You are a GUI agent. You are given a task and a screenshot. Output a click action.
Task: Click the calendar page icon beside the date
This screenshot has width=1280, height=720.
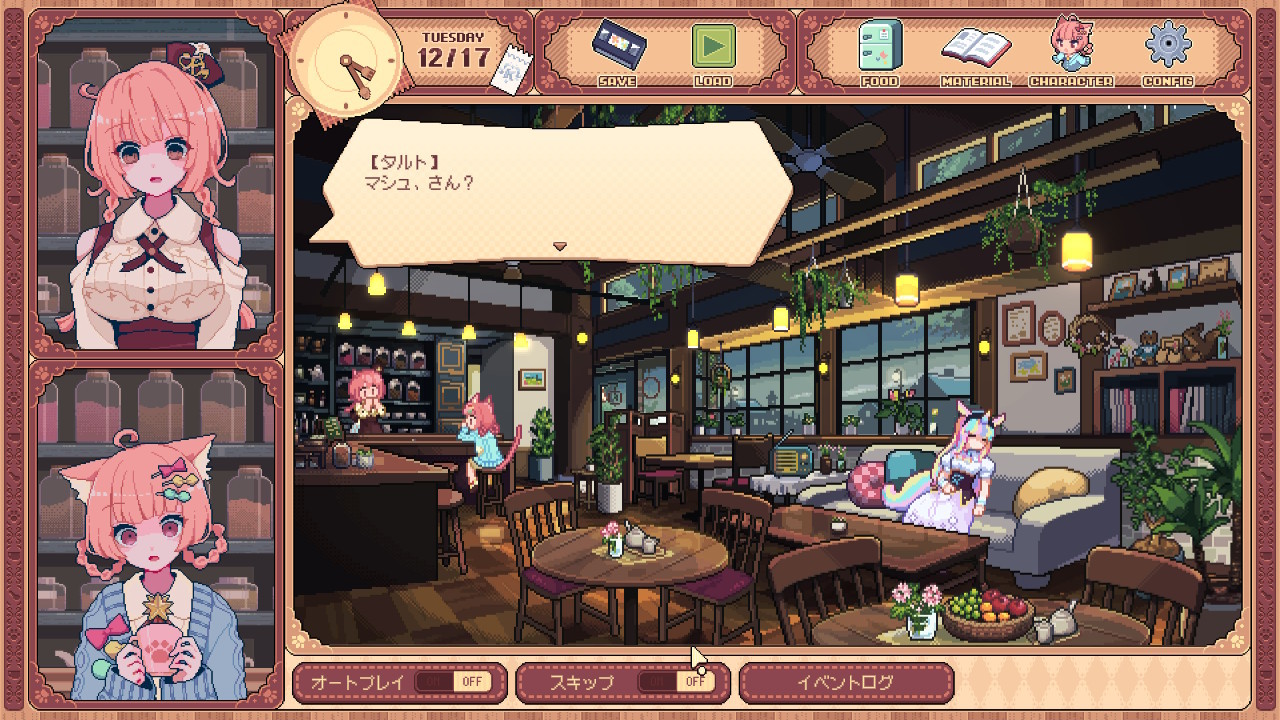pos(514,71)
